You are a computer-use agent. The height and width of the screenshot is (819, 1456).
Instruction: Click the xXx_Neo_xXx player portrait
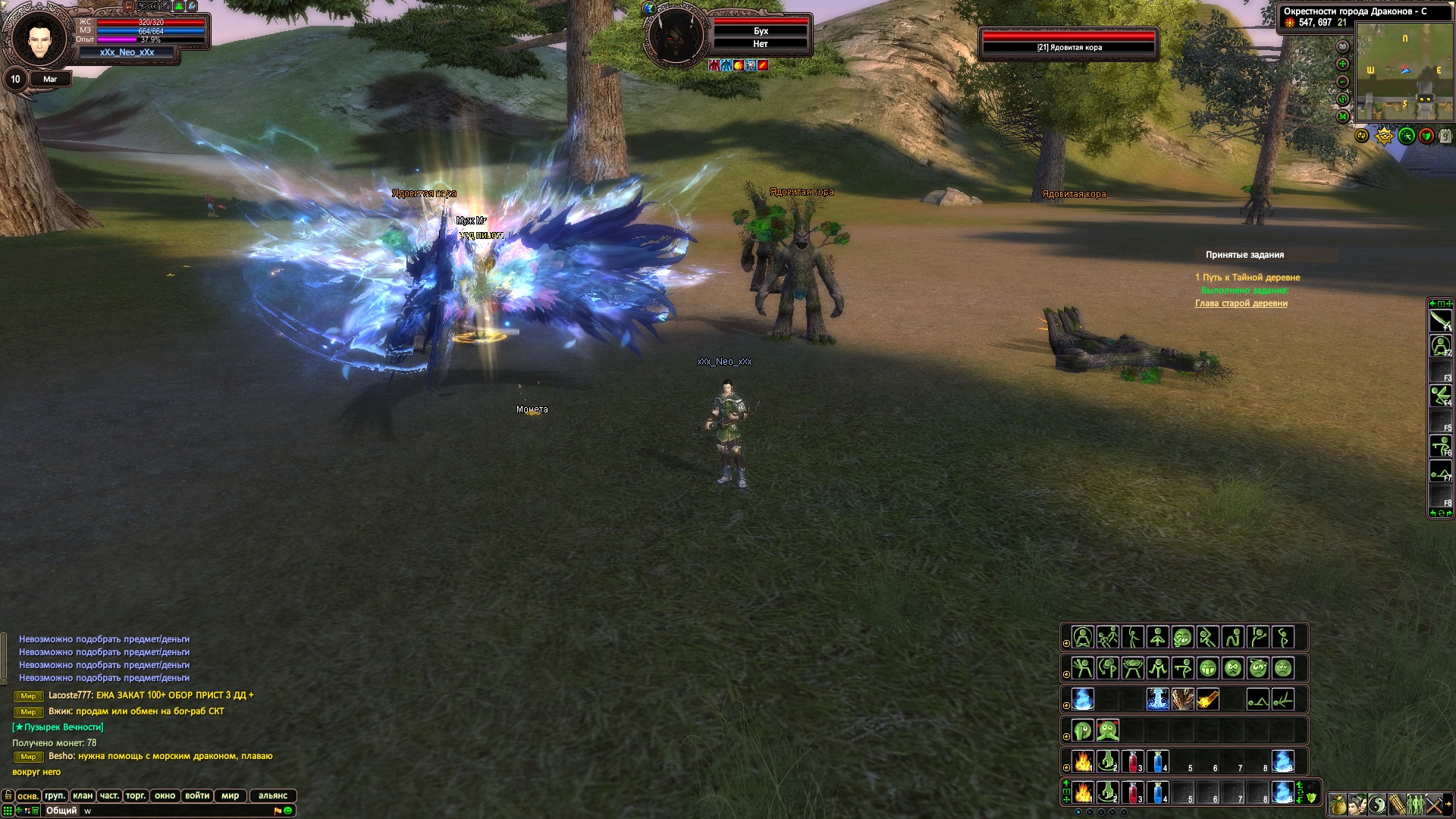[x=39, y=36]
